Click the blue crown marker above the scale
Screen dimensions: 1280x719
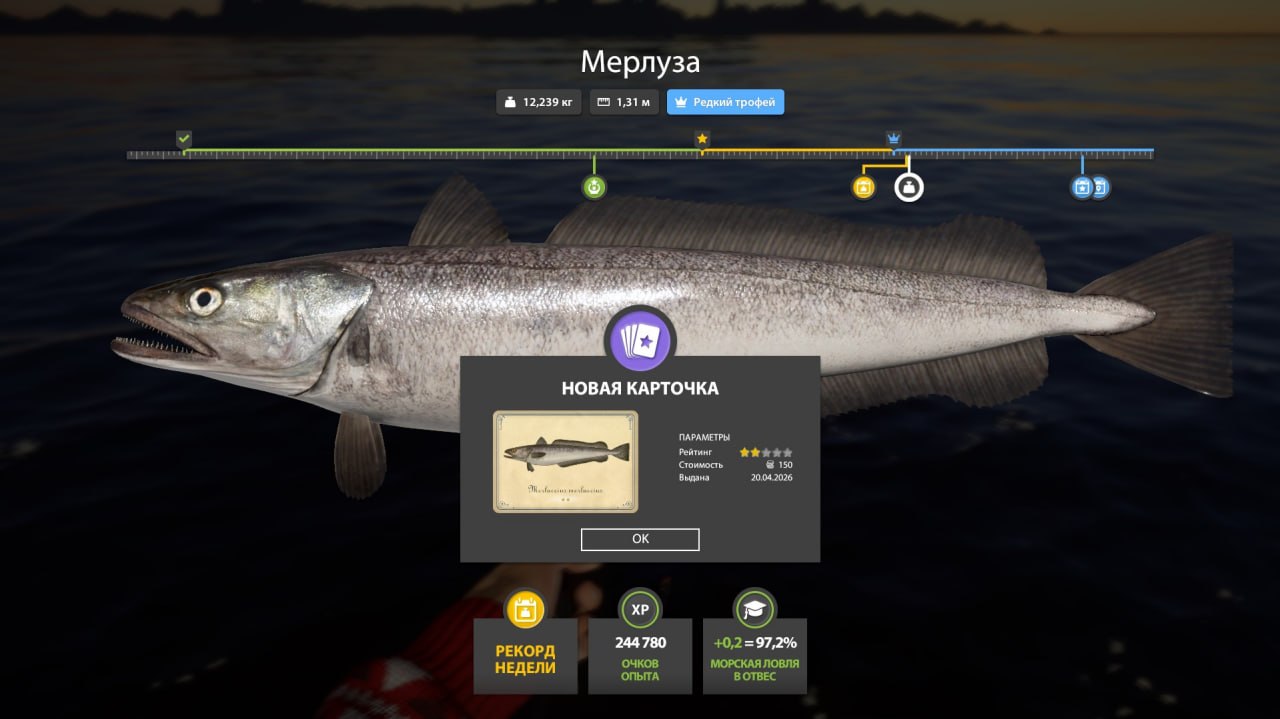893,138
